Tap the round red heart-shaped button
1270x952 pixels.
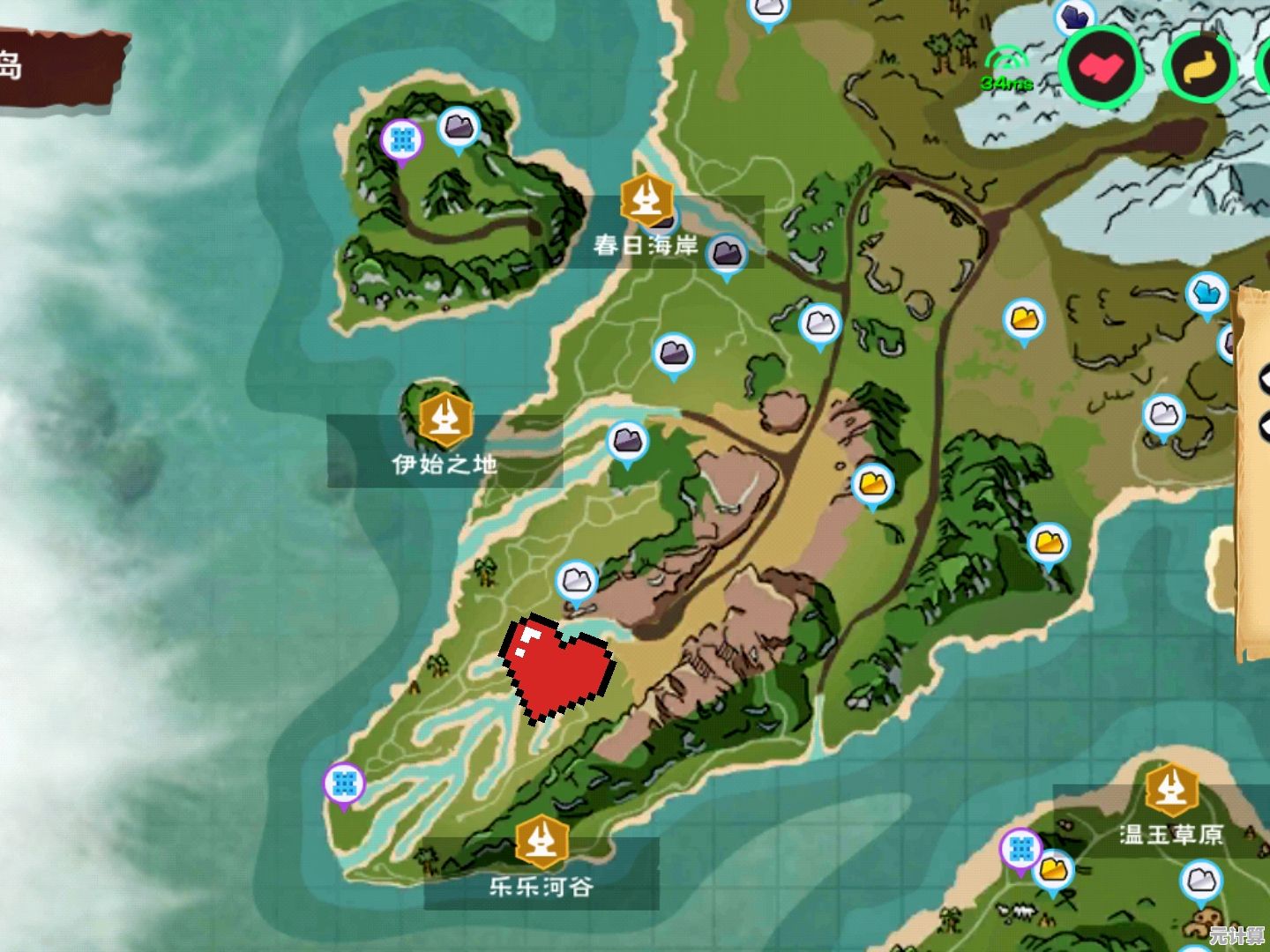(x=1102, y=66)
